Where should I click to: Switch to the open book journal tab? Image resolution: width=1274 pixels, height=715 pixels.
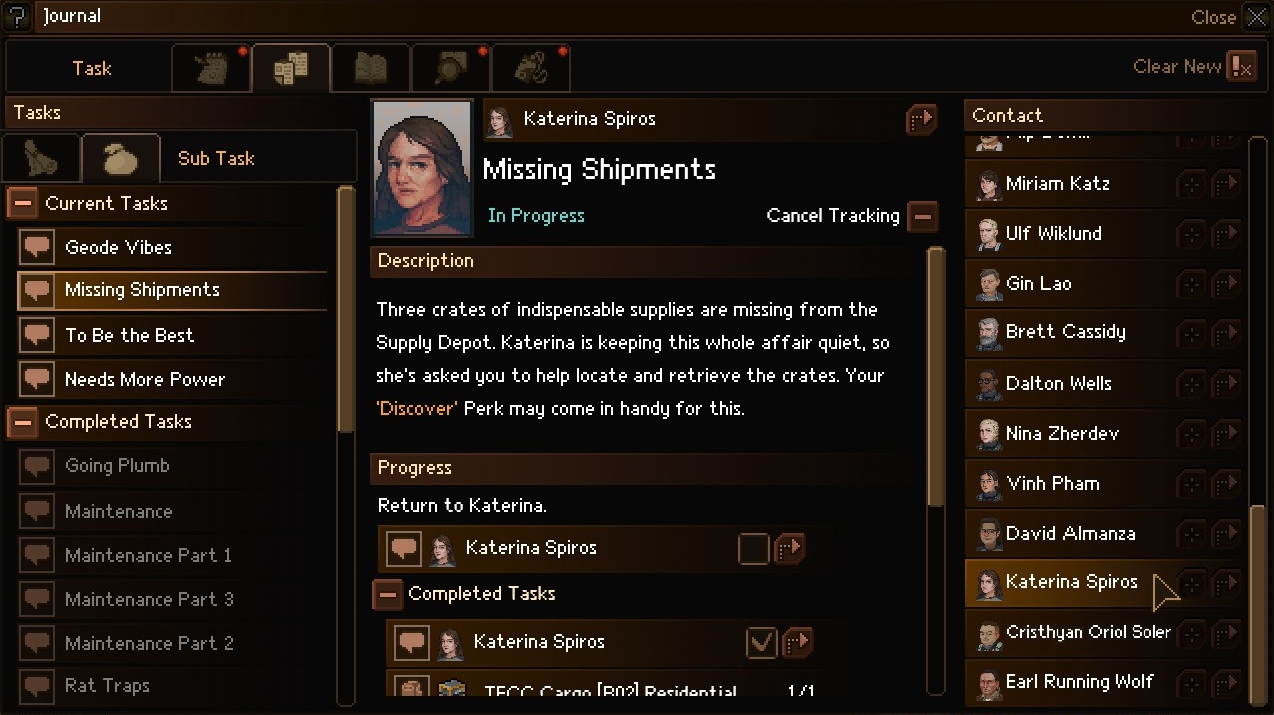(x=371, y=68)
